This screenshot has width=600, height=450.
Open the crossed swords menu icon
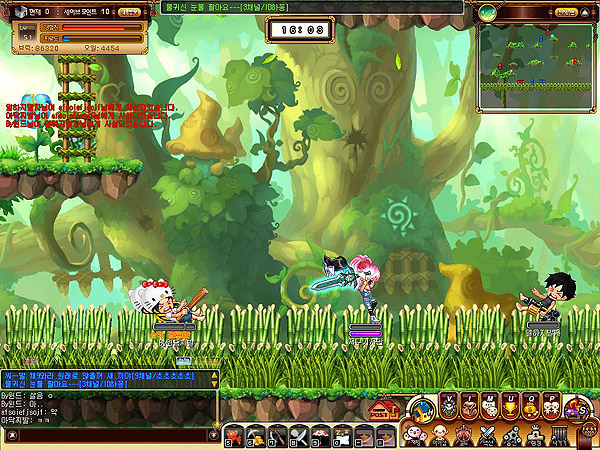tap(487, 434)
